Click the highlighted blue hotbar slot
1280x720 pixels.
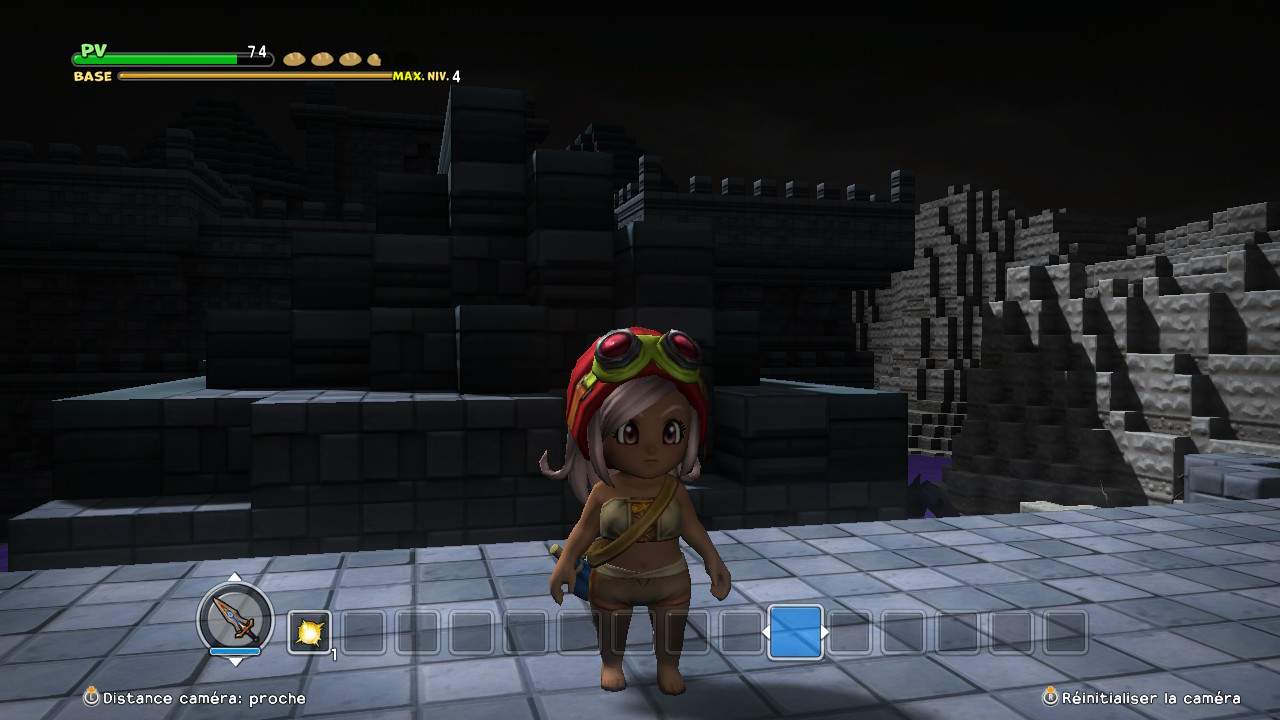point(795,632)
